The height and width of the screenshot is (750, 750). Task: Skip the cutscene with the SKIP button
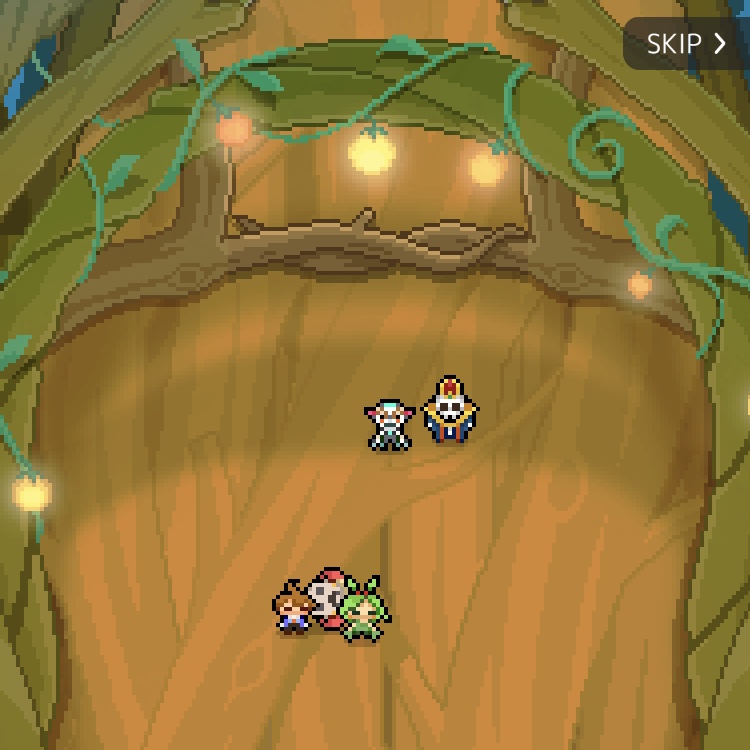686,44
